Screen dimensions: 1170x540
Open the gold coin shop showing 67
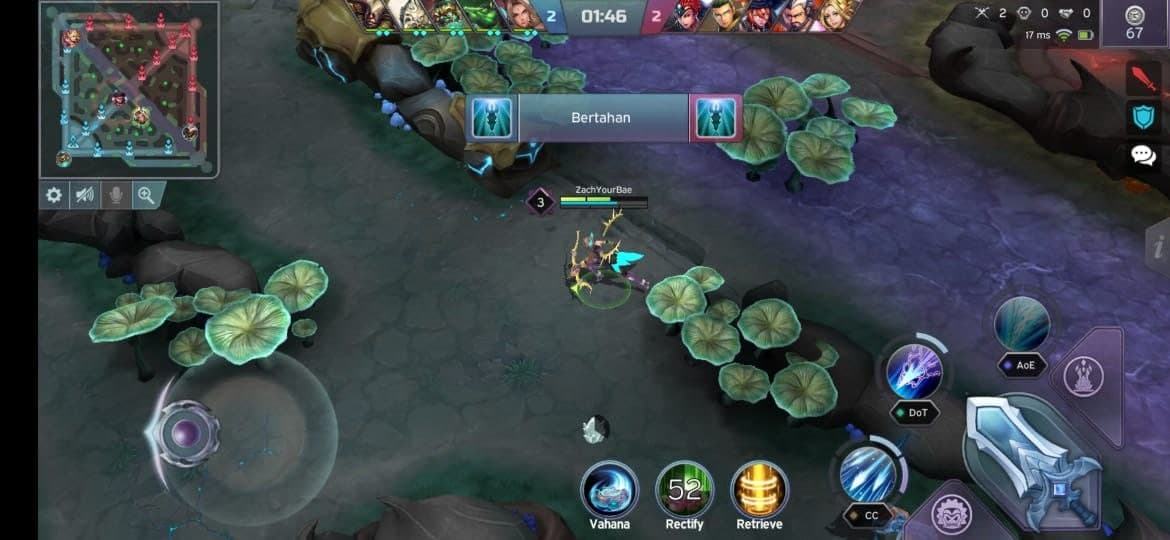(1134, 22)
